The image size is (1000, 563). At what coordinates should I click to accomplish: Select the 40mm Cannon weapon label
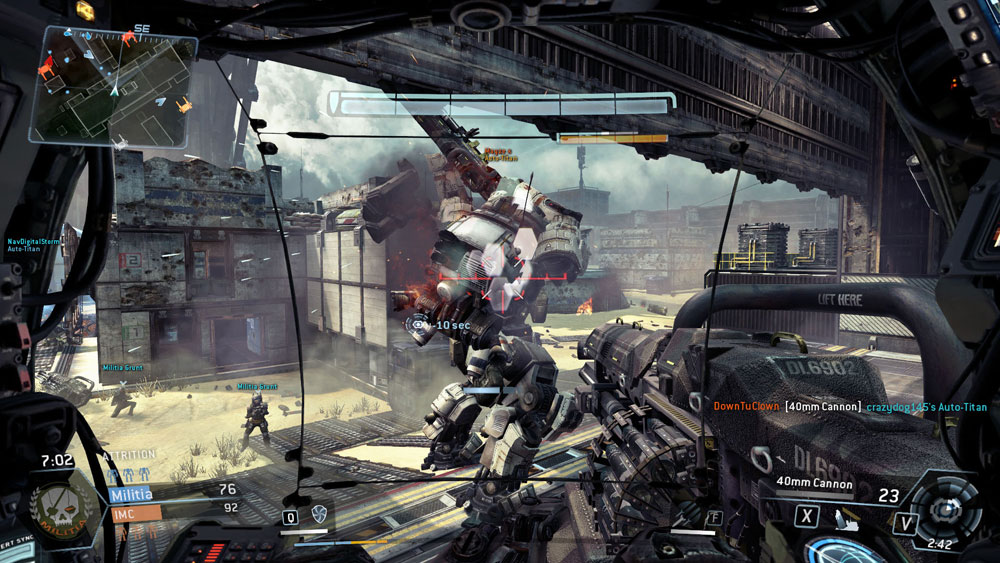[x=815, y=485]
